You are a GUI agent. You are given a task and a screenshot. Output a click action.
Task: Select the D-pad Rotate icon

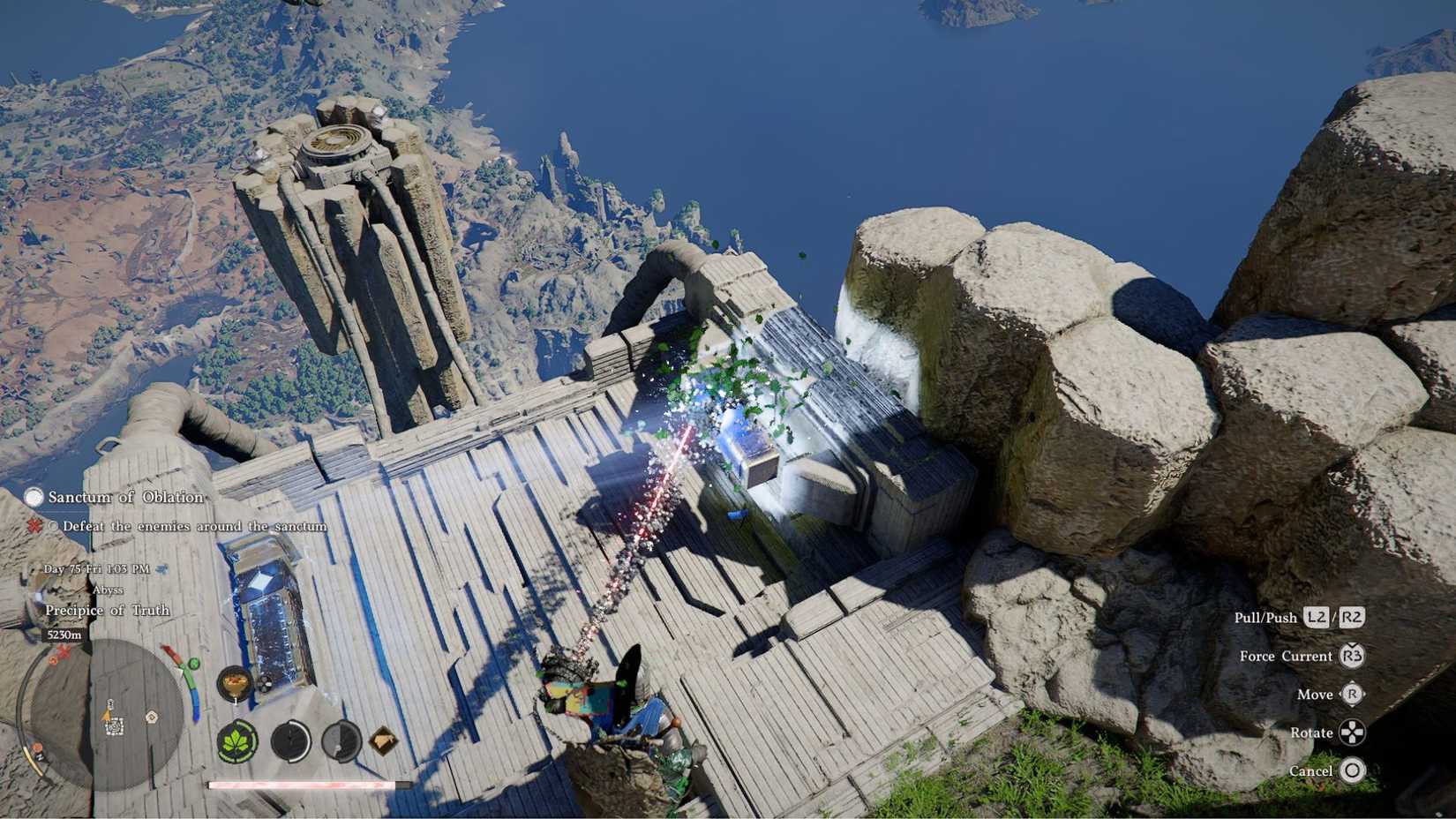[1352, 733]
